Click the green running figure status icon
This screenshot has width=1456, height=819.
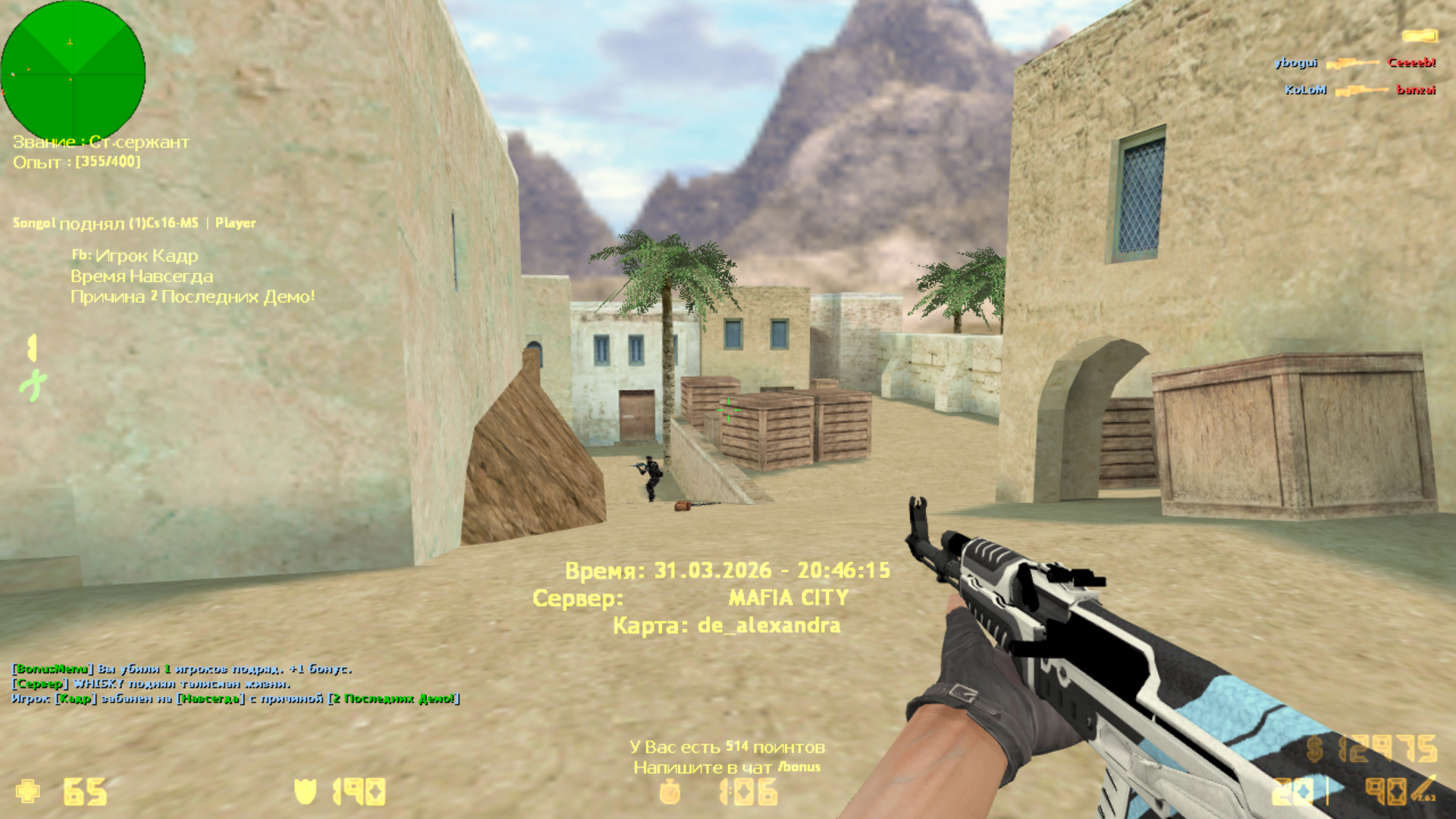coord(33,385)
